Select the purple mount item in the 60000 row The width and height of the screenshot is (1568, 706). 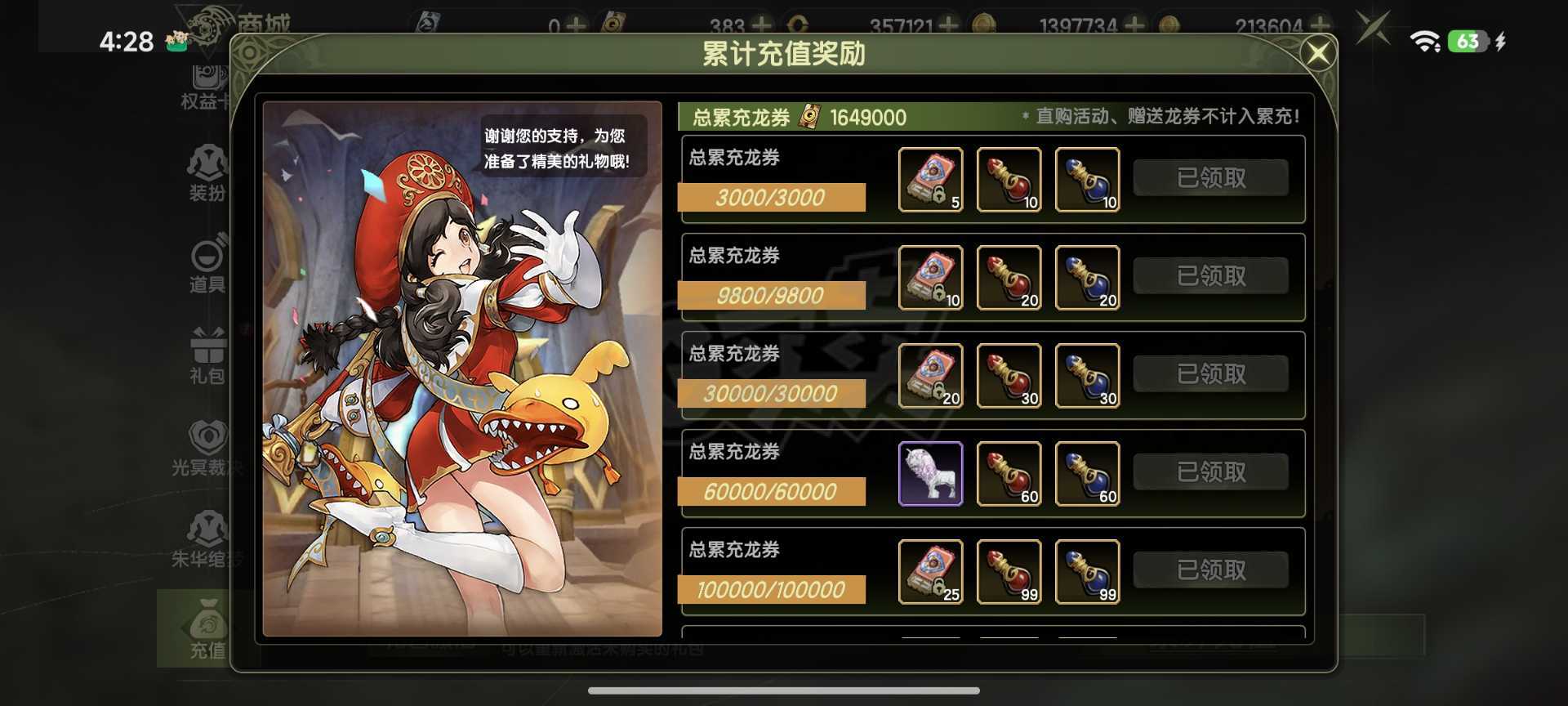tap(931, 473)
